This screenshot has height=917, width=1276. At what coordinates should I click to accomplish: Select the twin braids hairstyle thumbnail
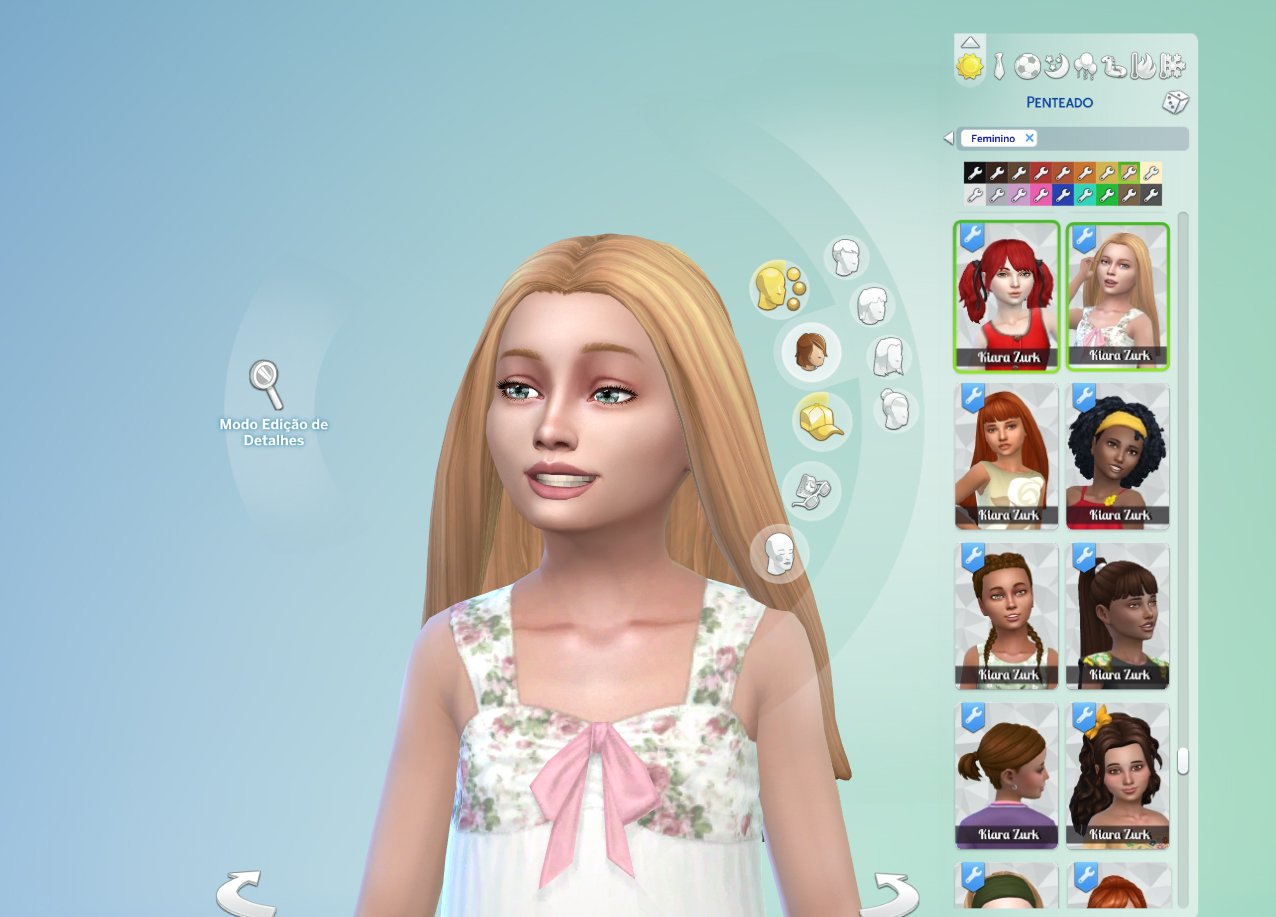coord(1006,616)
